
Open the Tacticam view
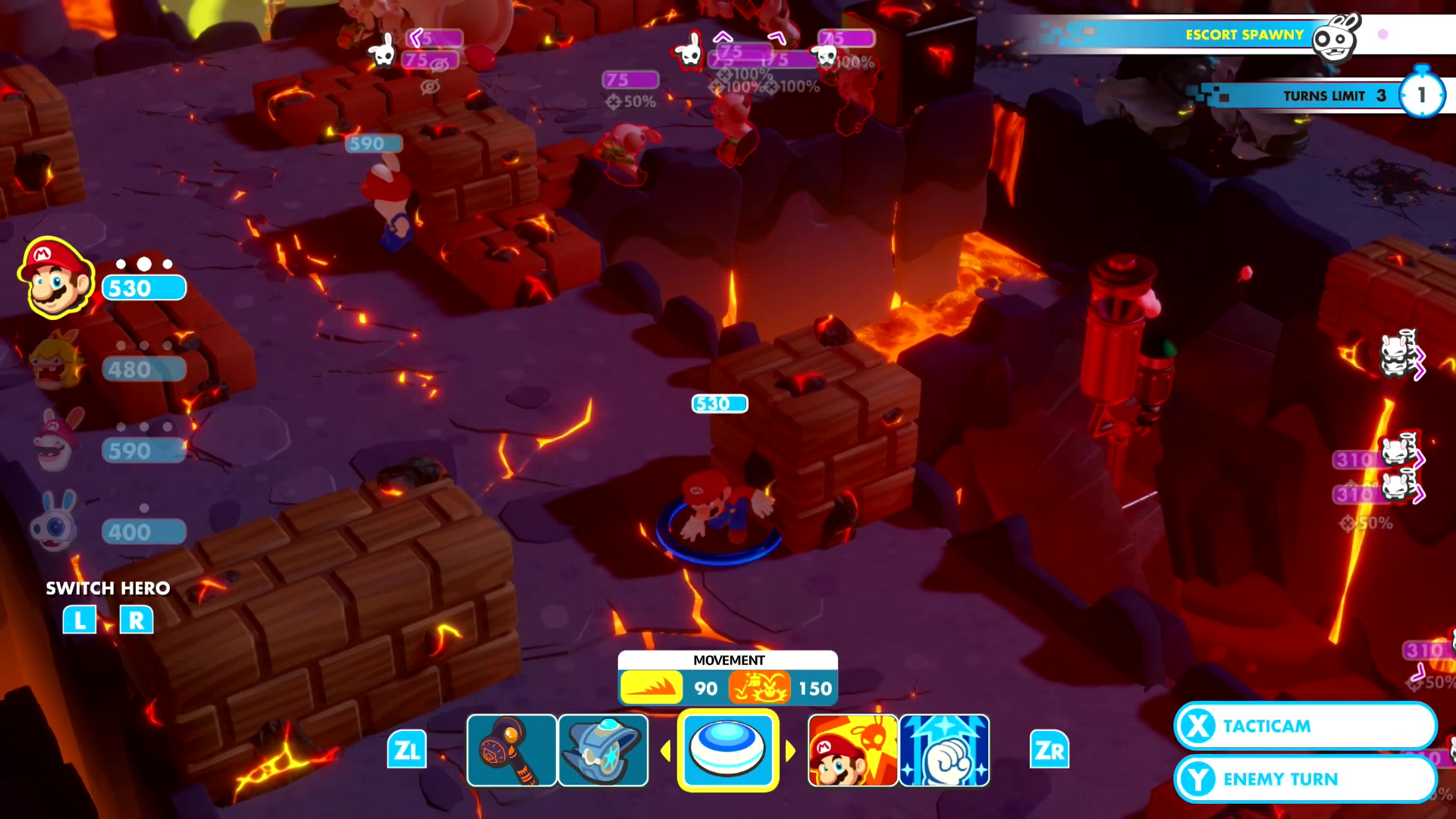[x=1304, y=726]
